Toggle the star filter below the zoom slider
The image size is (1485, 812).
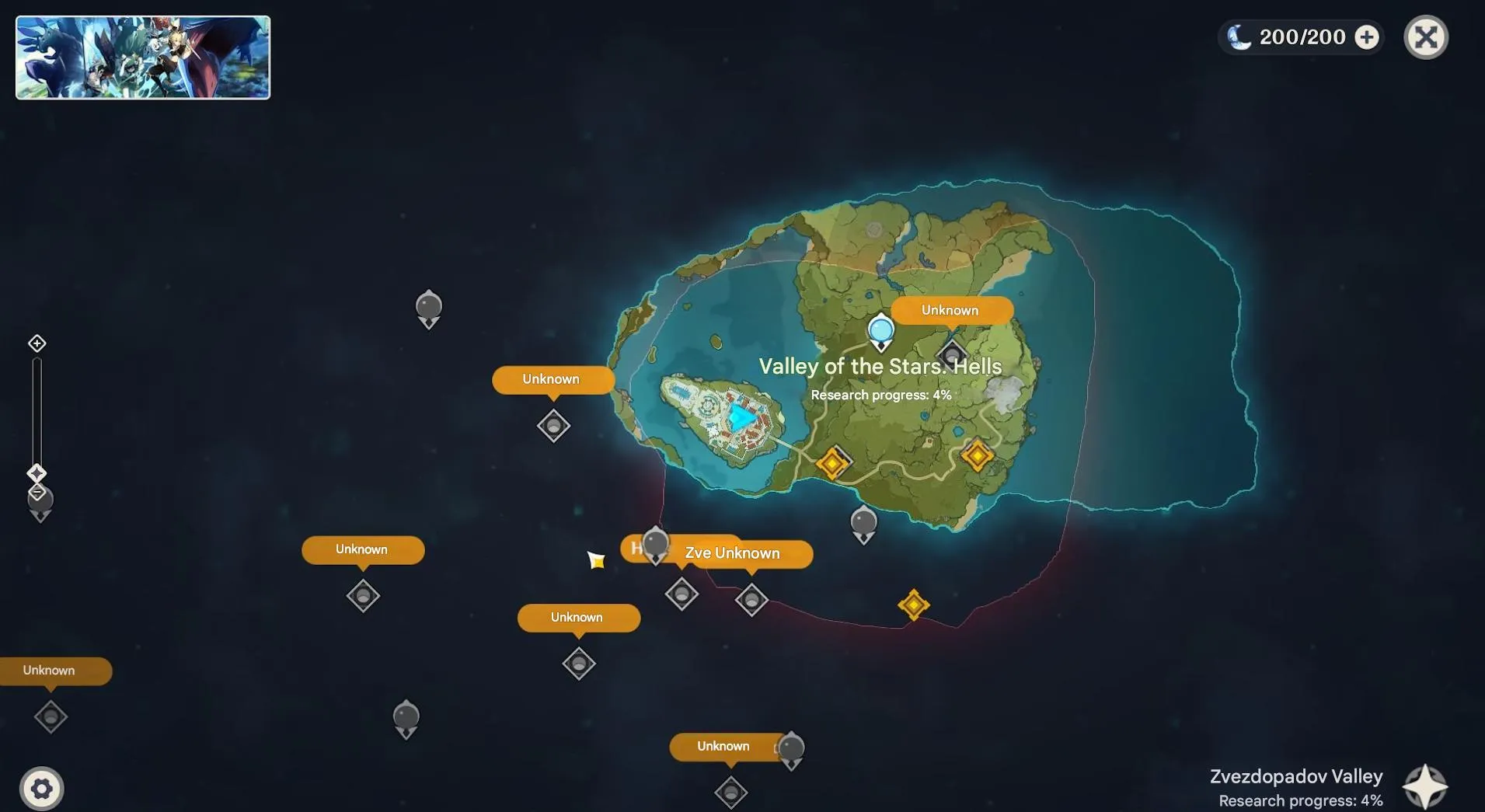[x=37, y=473]
